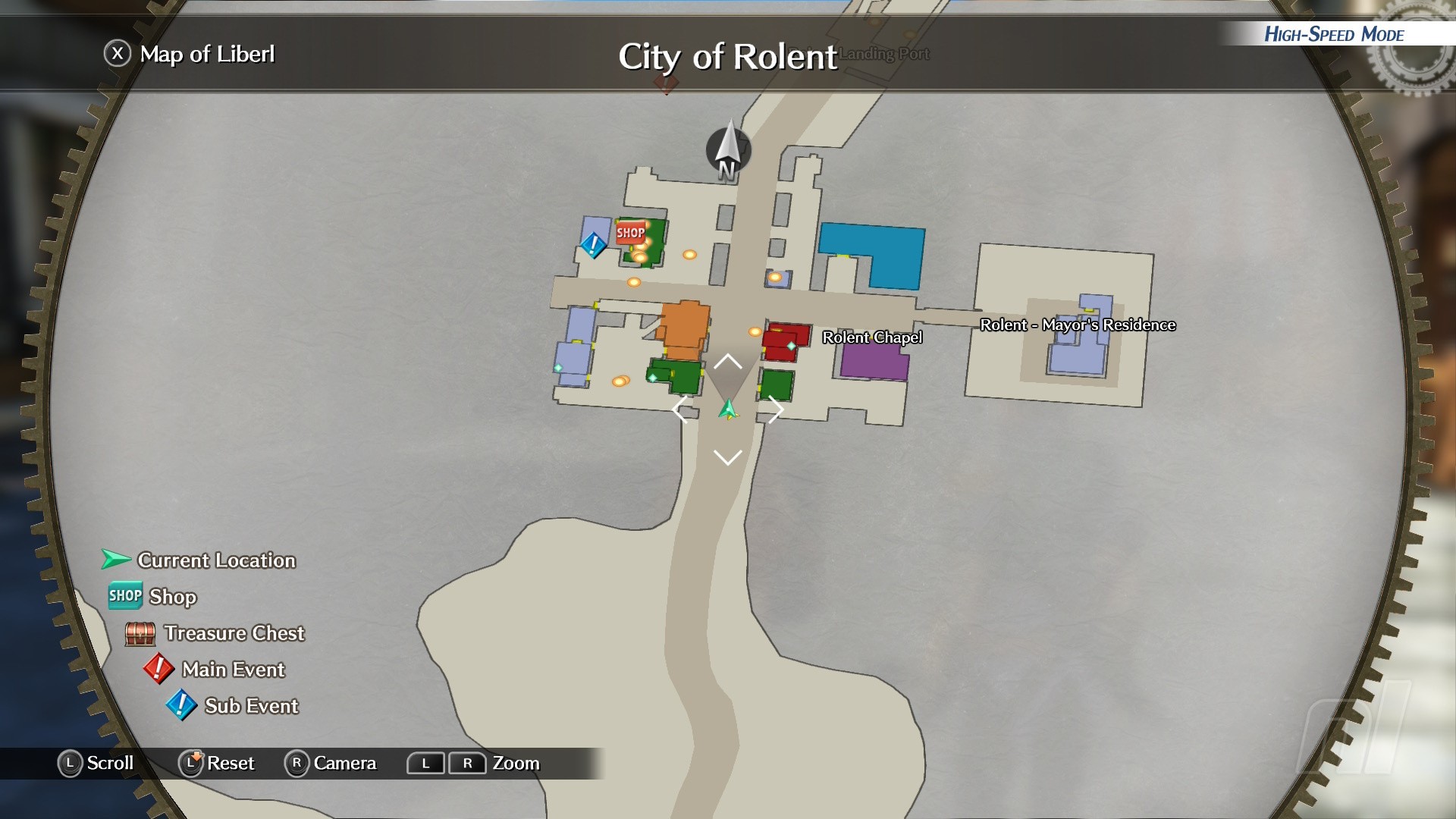Select the Rolent Chapel map label
Viewport: 1456px width, 819px height.
pos(872,337)
